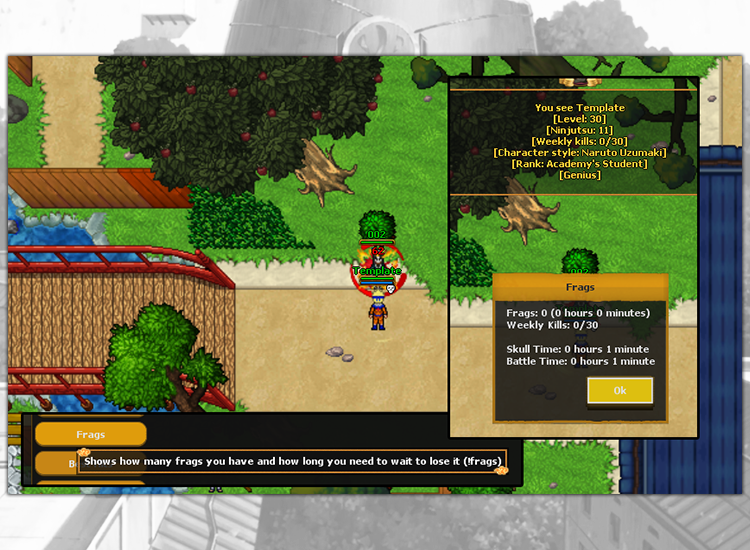Open the Frags menu entry
The height and width of the screenshot is (550, 750).
(x=91, y=435)
